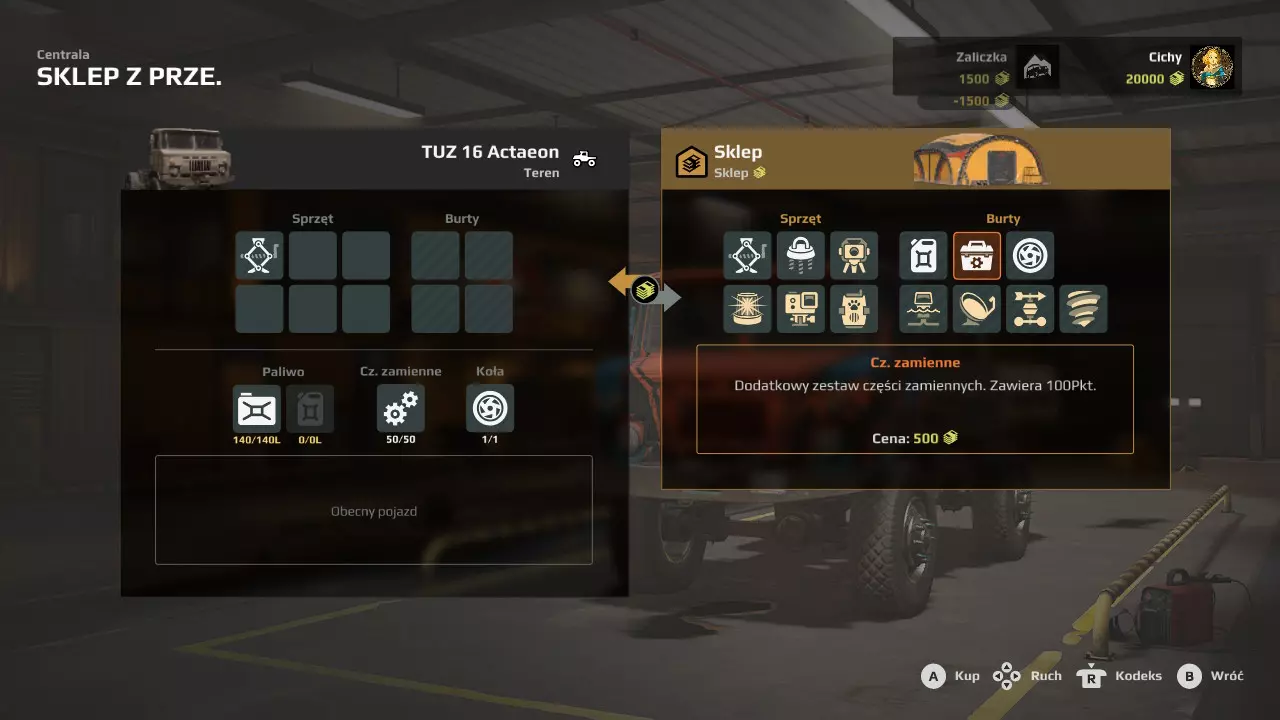This screenshot has height=720, width=1280.
Task: Select the weather vane shop item
Action: coord(1030,309)
